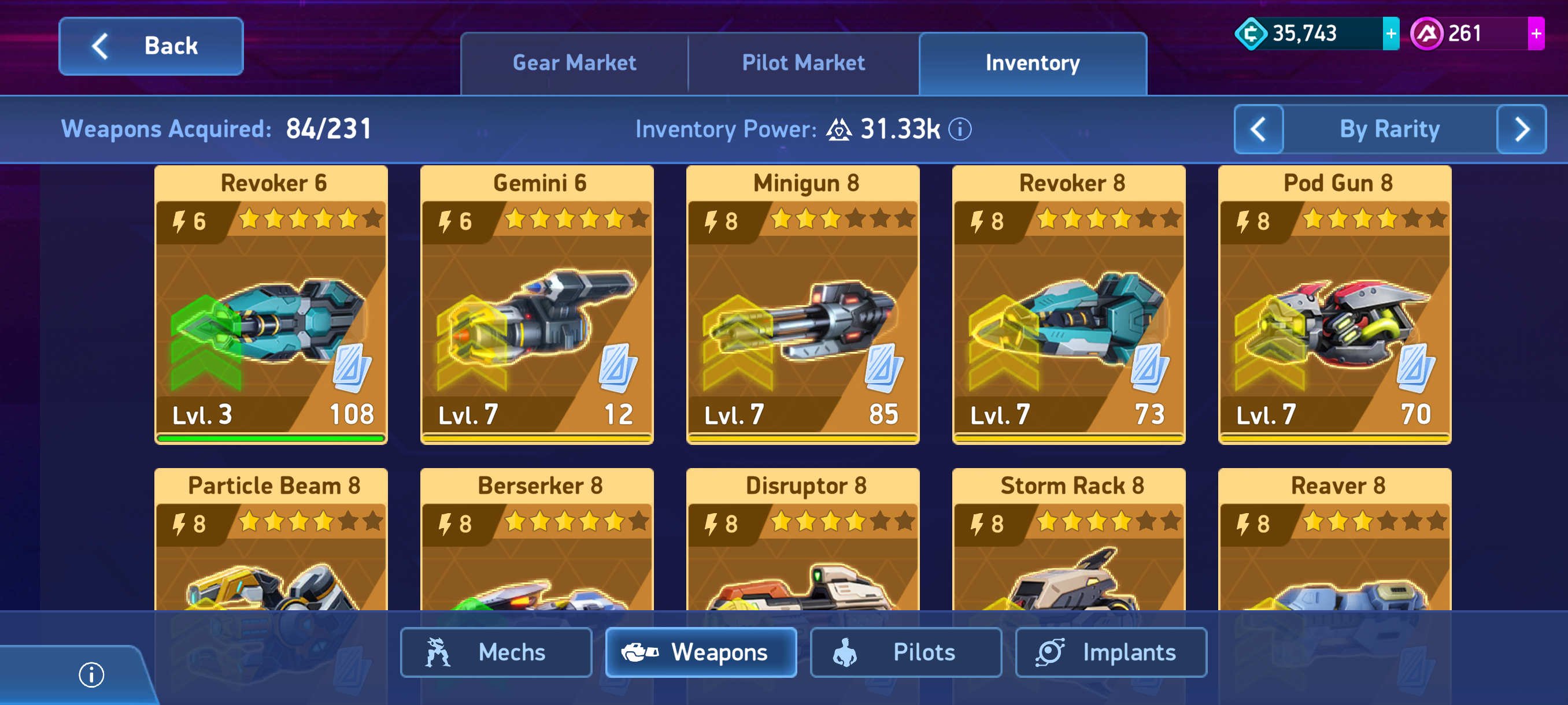Pick the Pod Gun 8 weapon card
Screen dimensions: 1568x705
tap(1334, 304)
